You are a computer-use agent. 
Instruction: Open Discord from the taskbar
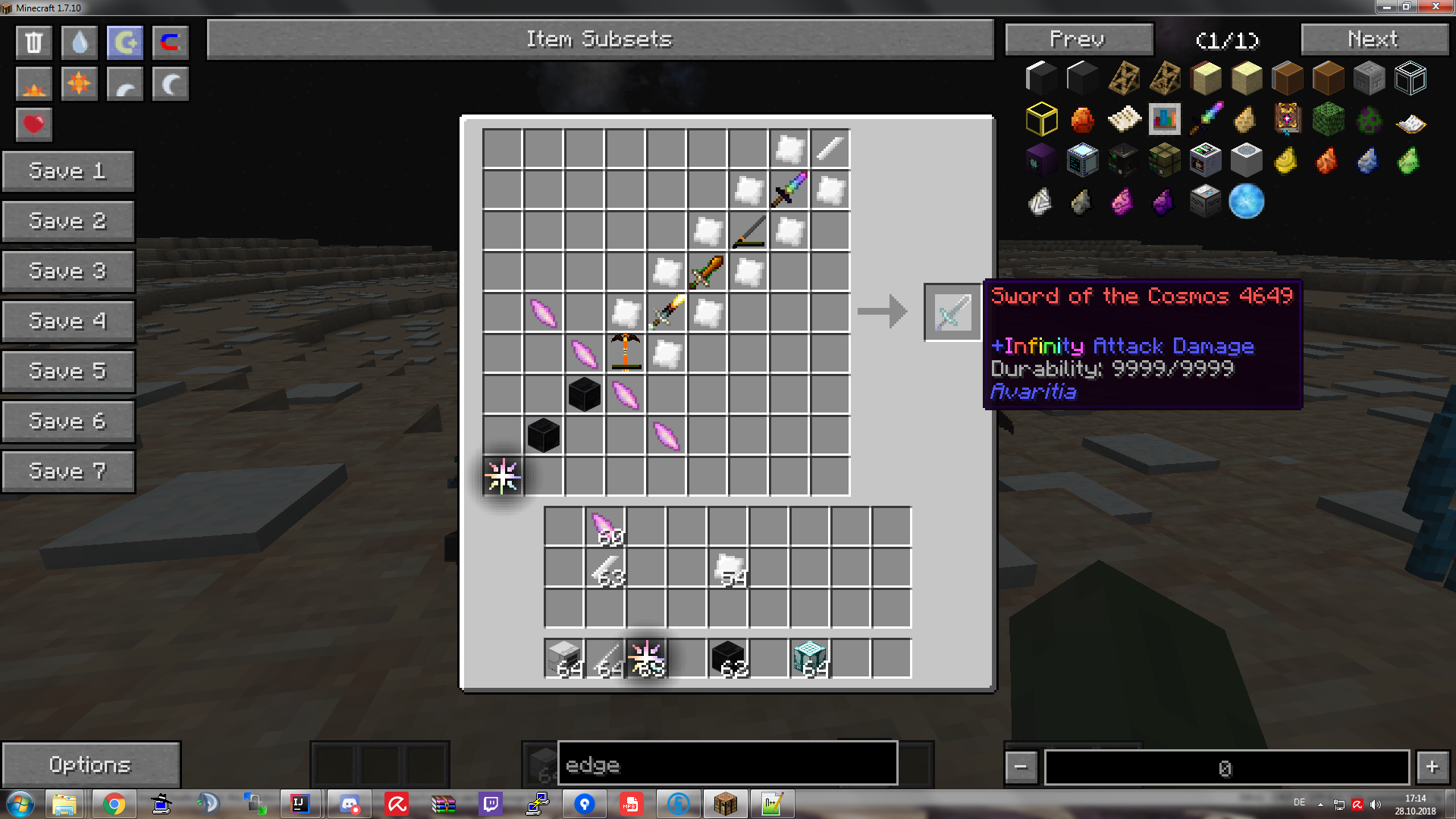(348, 803)
